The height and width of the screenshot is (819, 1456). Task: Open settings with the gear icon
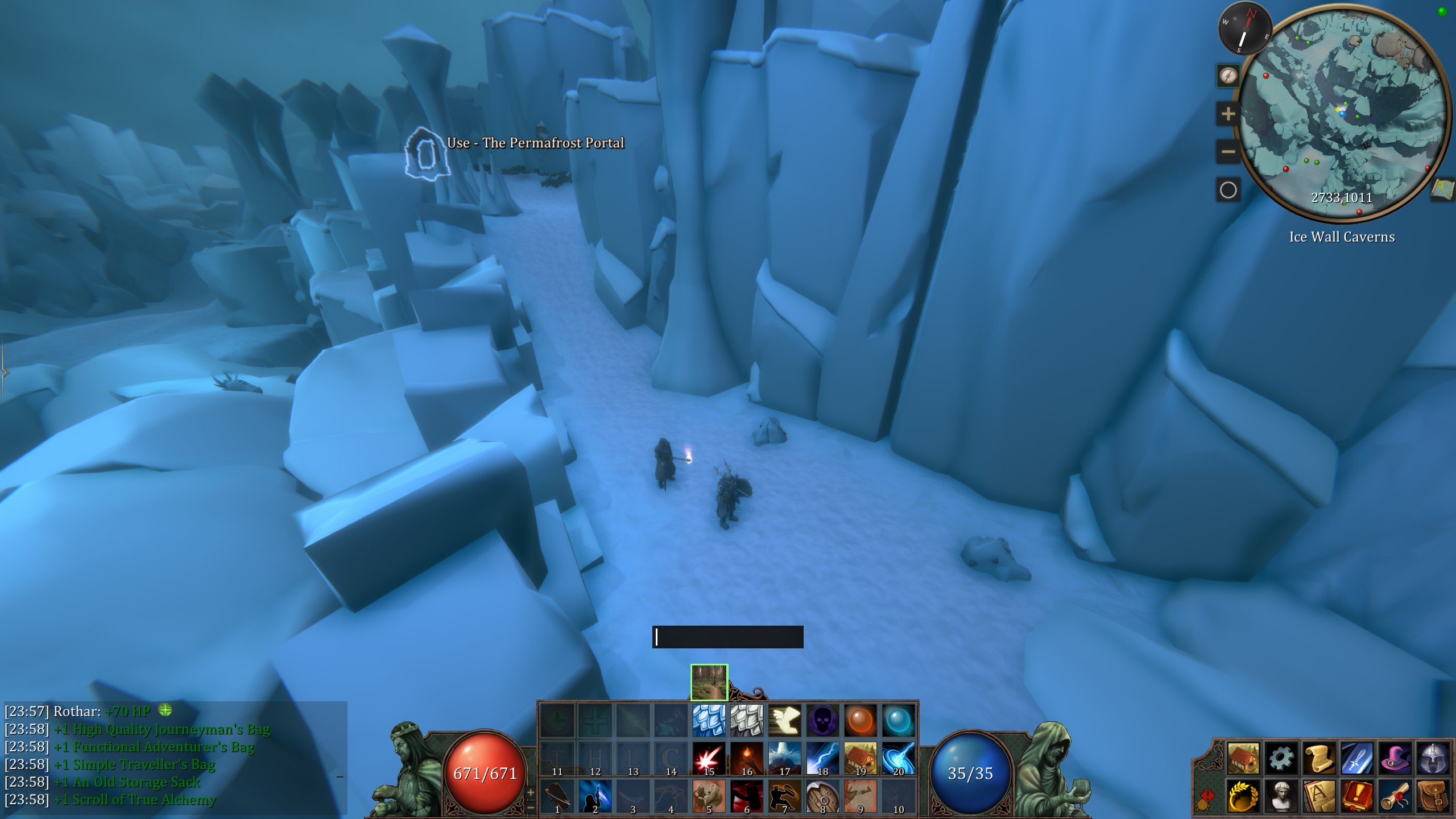click(x=1281, y=758)
